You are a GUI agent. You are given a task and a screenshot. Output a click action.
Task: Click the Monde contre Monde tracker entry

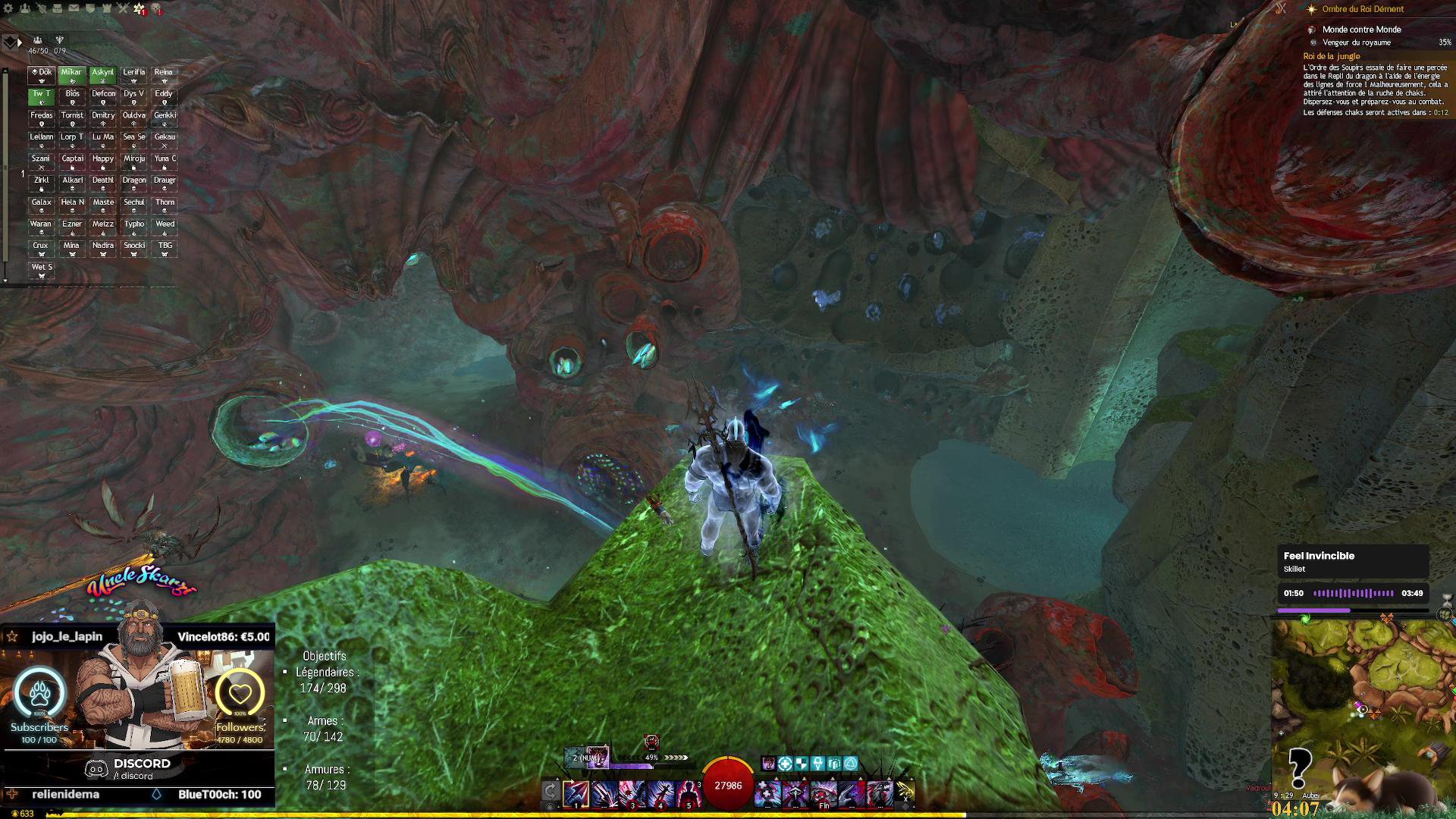pyautogui.click(x=1361, y=30)
